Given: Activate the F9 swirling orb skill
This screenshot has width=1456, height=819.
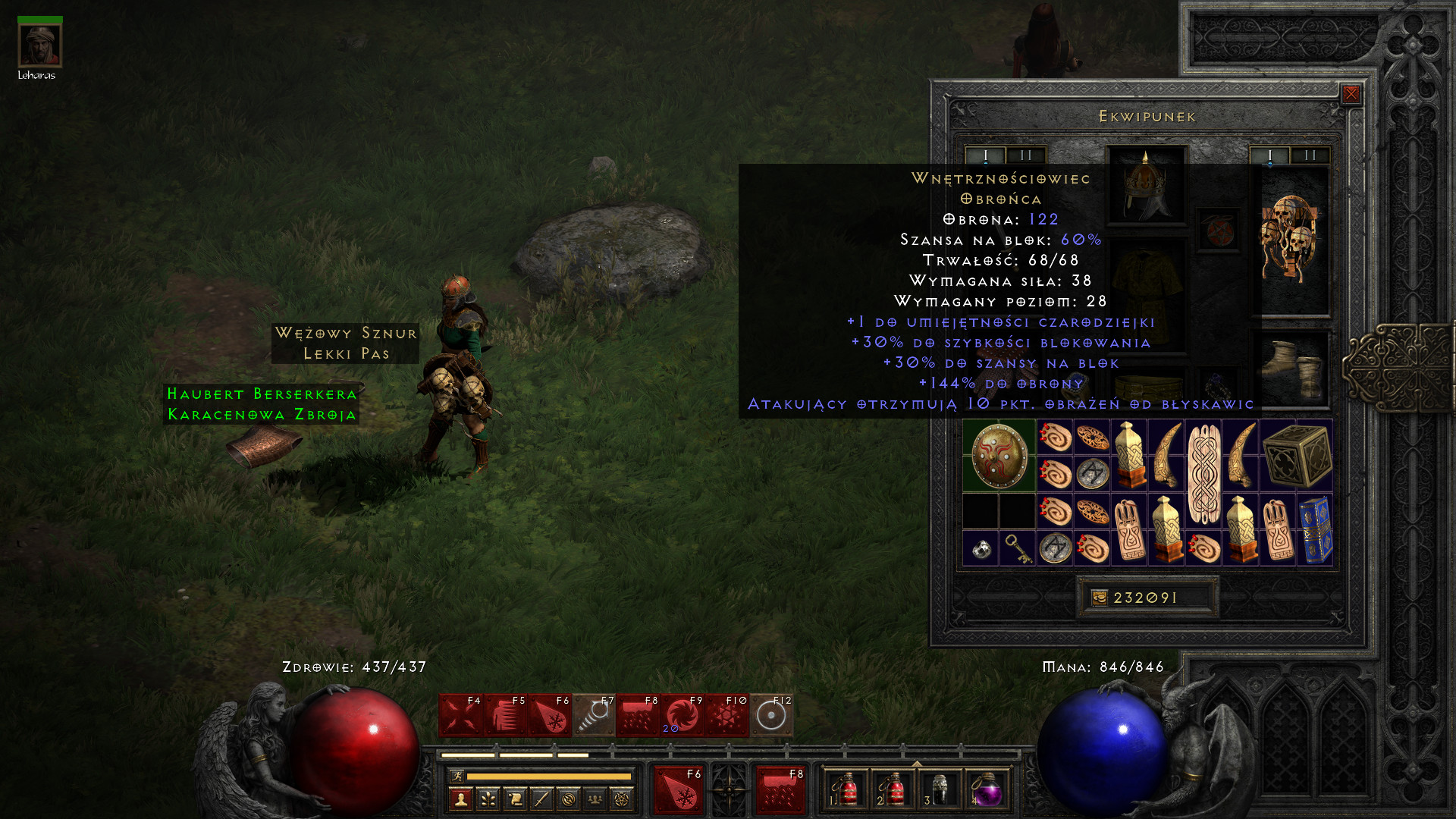Looking at the screenshot, I should pyautogui.click(x=682, y=715).
